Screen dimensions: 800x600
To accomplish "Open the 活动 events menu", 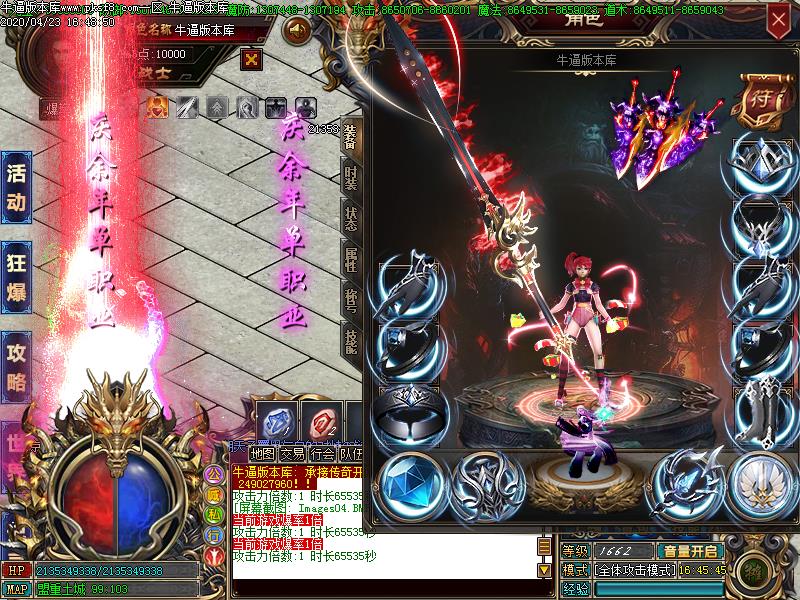I will (x=17, y=187).
